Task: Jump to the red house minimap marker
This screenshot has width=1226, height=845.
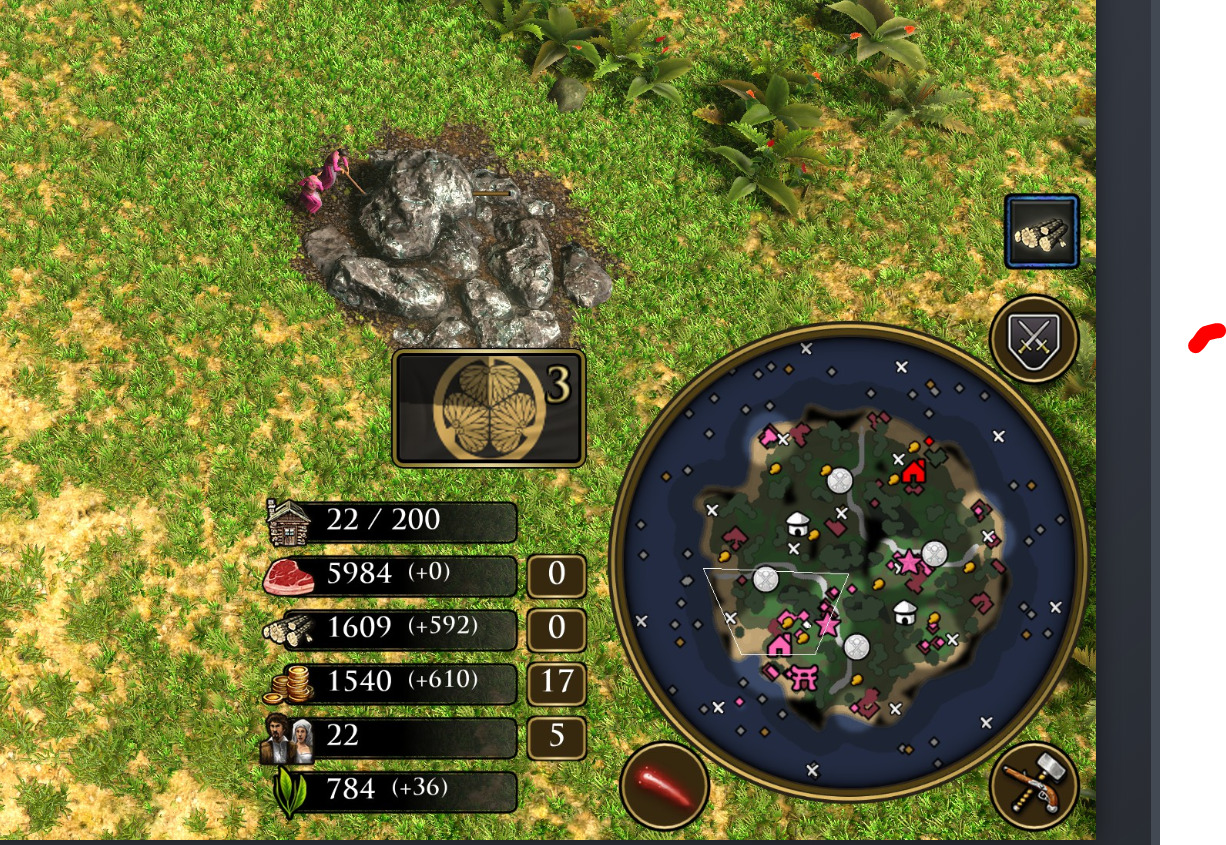Action: tap(913, 471)
